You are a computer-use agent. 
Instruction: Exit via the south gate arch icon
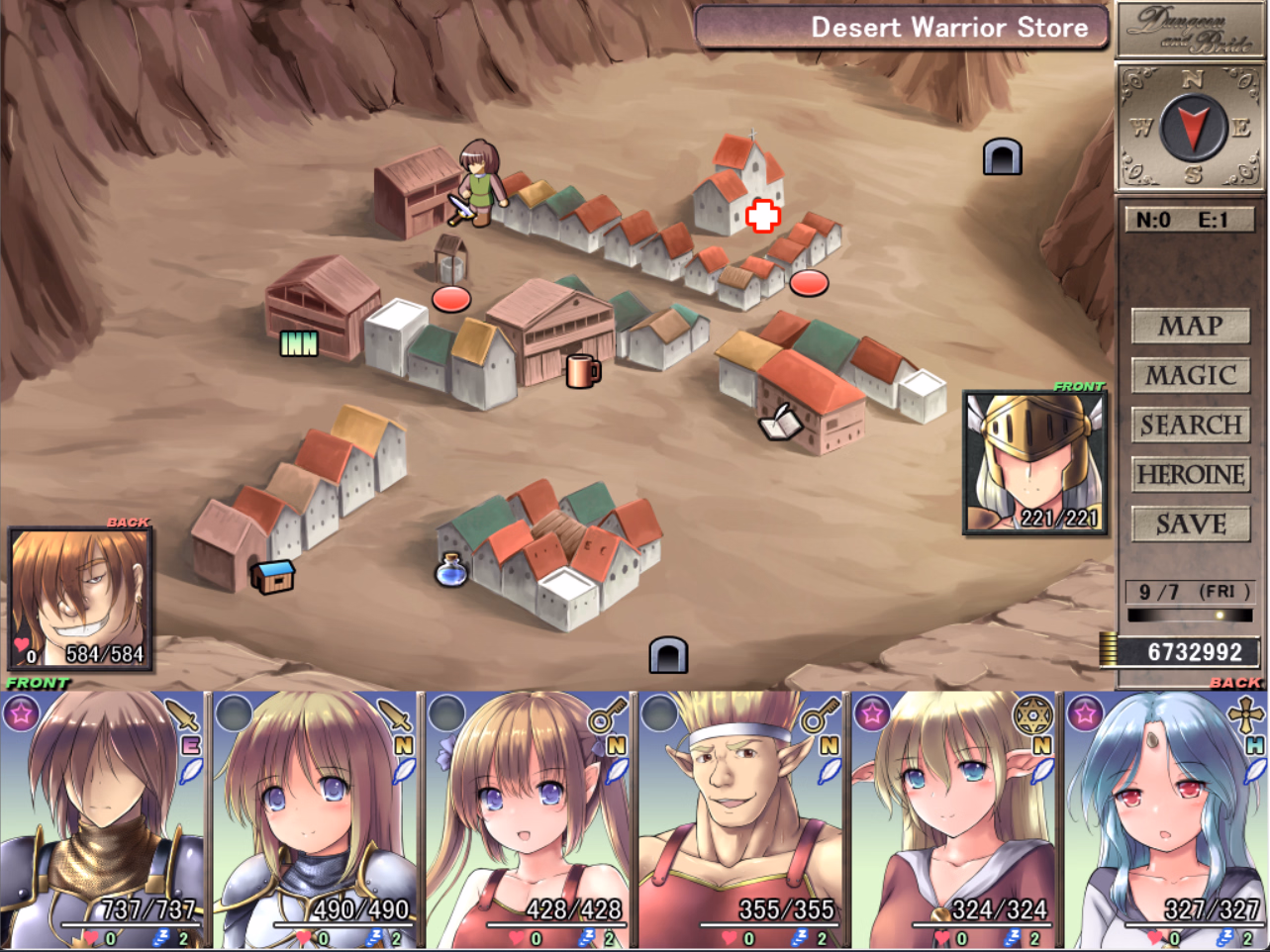pyautogui.click(x=668, y=655)
